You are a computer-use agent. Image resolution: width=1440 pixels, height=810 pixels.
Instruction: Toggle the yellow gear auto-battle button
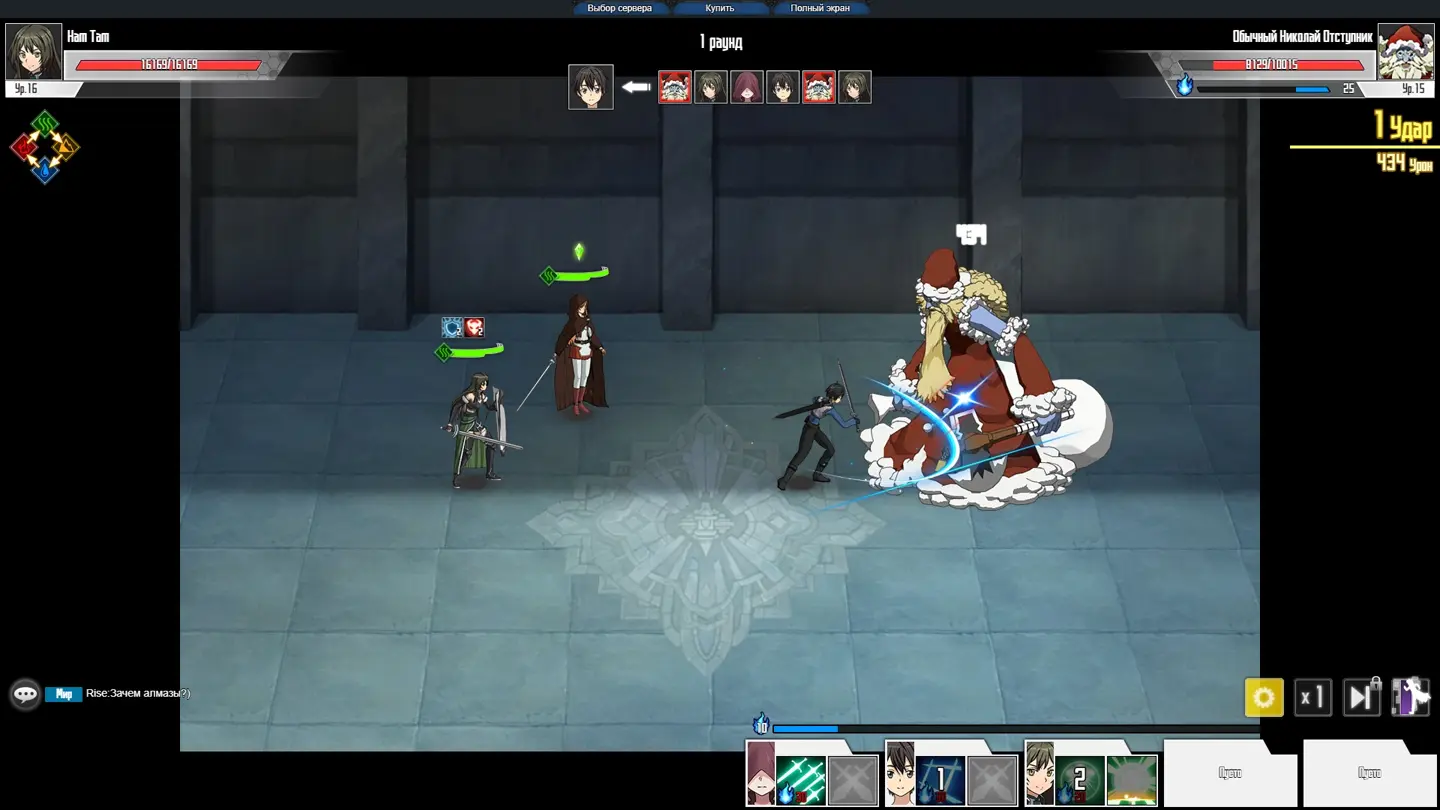1263,697
